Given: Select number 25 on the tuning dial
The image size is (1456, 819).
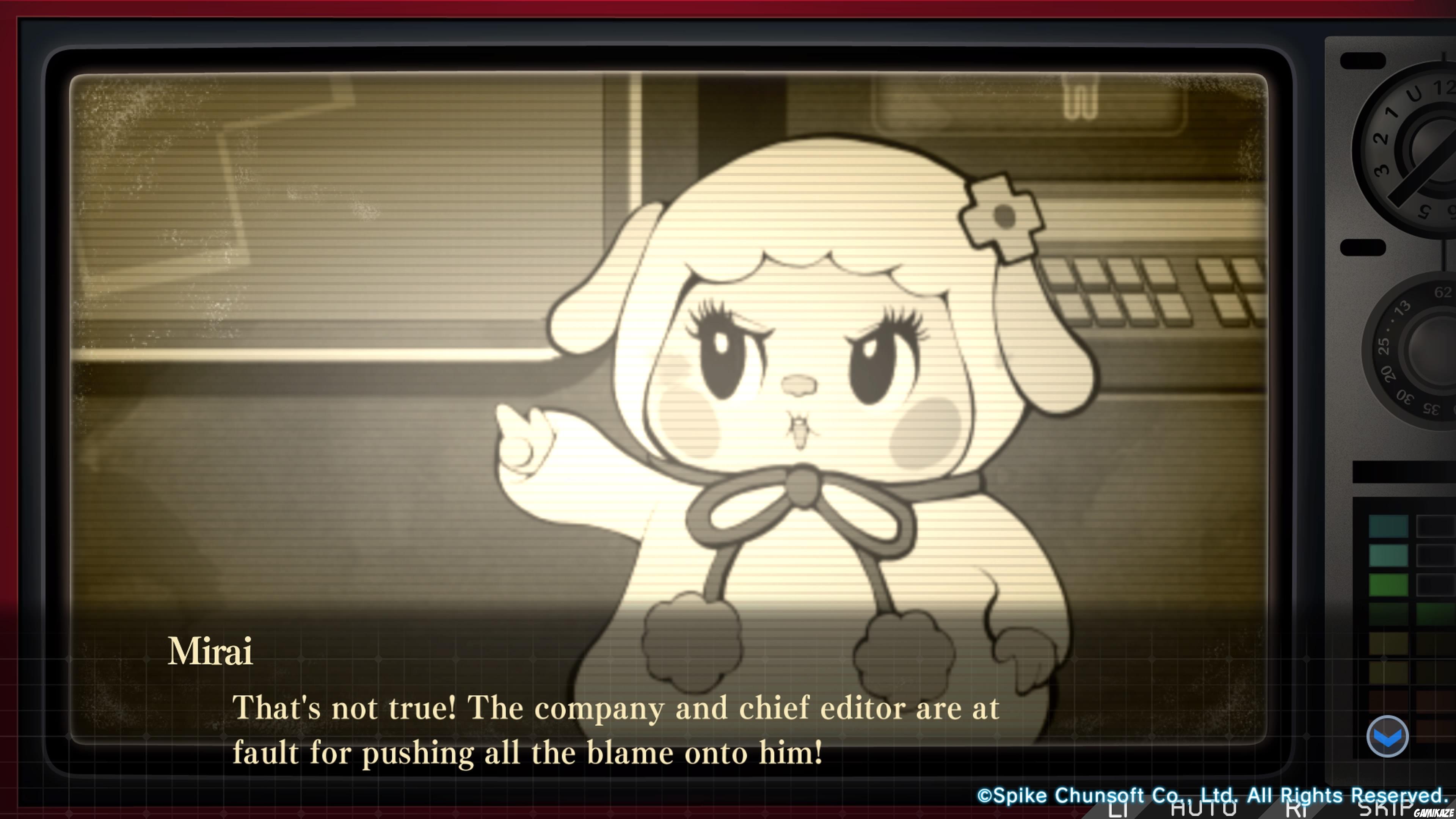Looking at the screenshot, I should pos(1384,346).
